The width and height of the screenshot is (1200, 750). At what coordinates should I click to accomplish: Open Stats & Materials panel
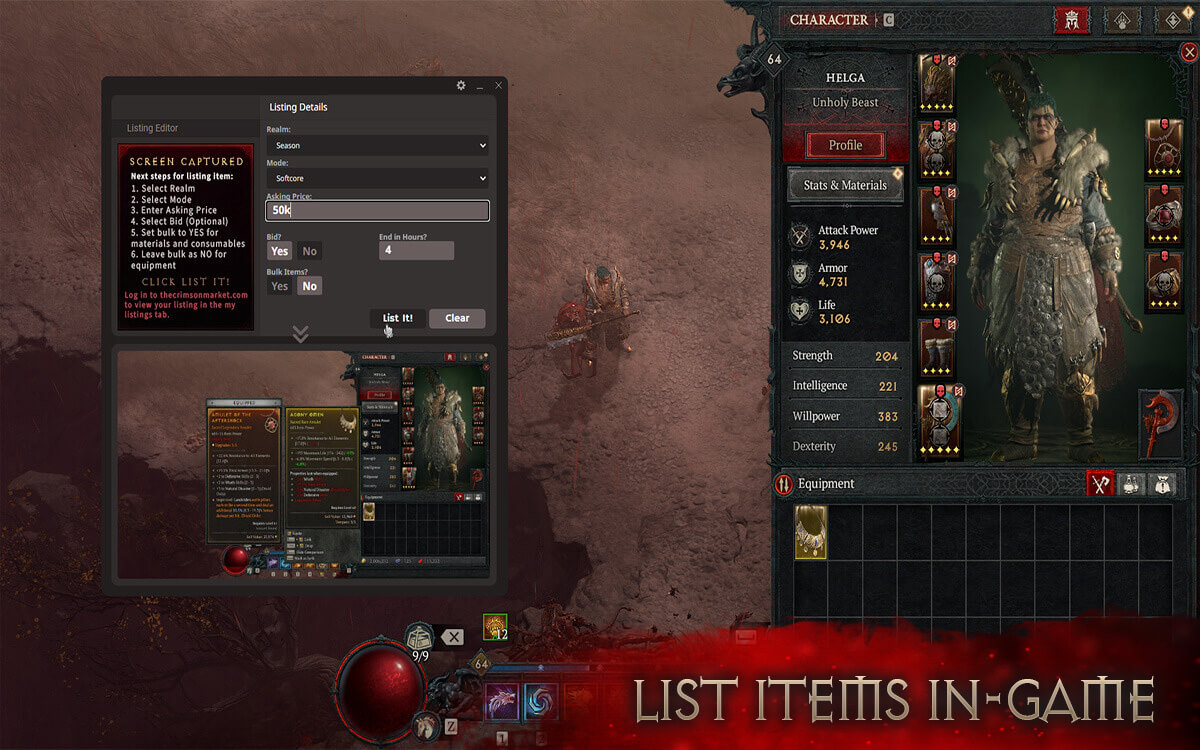[845, 185]
